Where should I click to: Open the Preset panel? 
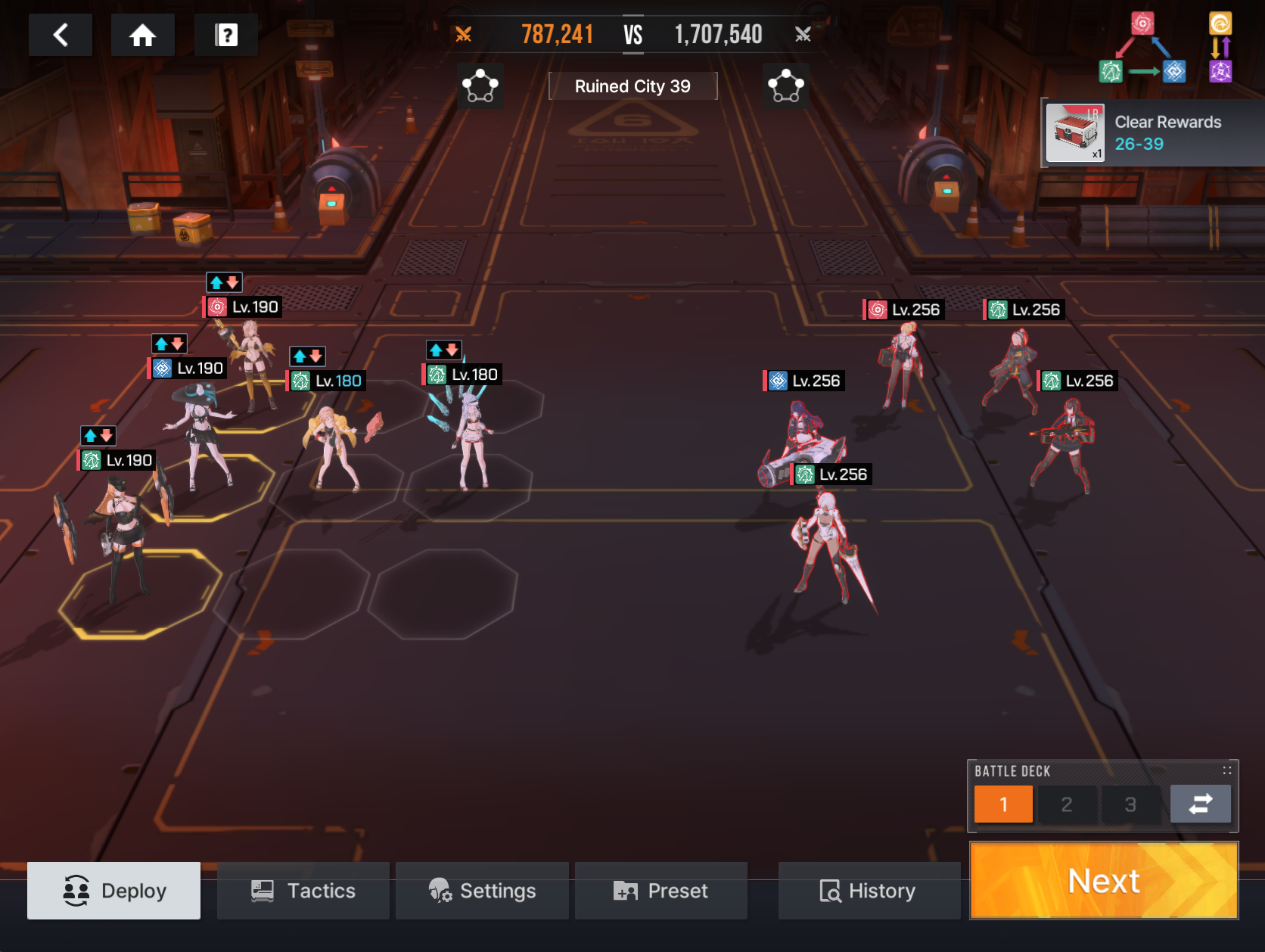(x=661, y=891)
